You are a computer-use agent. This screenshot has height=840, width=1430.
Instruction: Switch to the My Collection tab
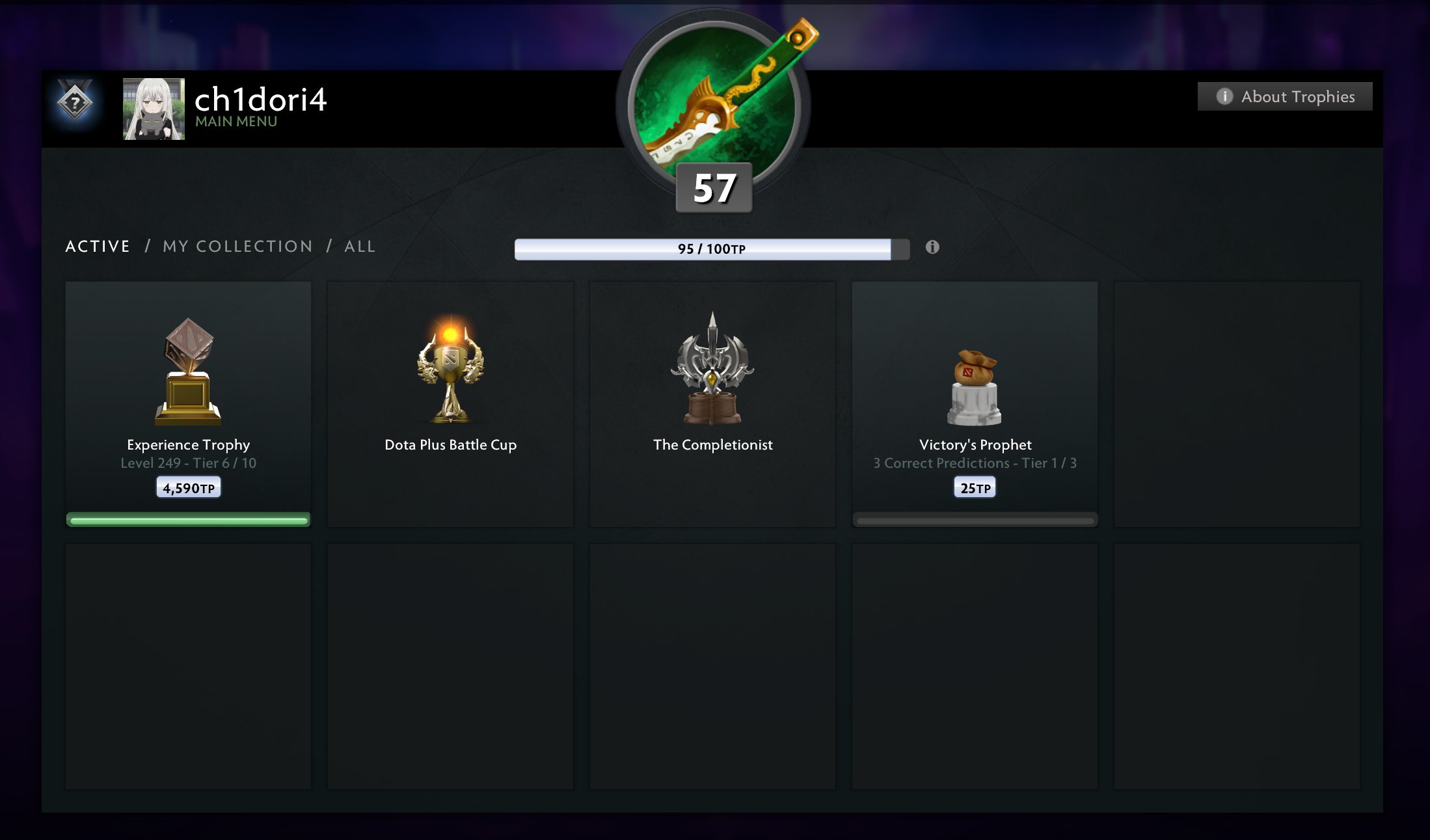(237, 247)
